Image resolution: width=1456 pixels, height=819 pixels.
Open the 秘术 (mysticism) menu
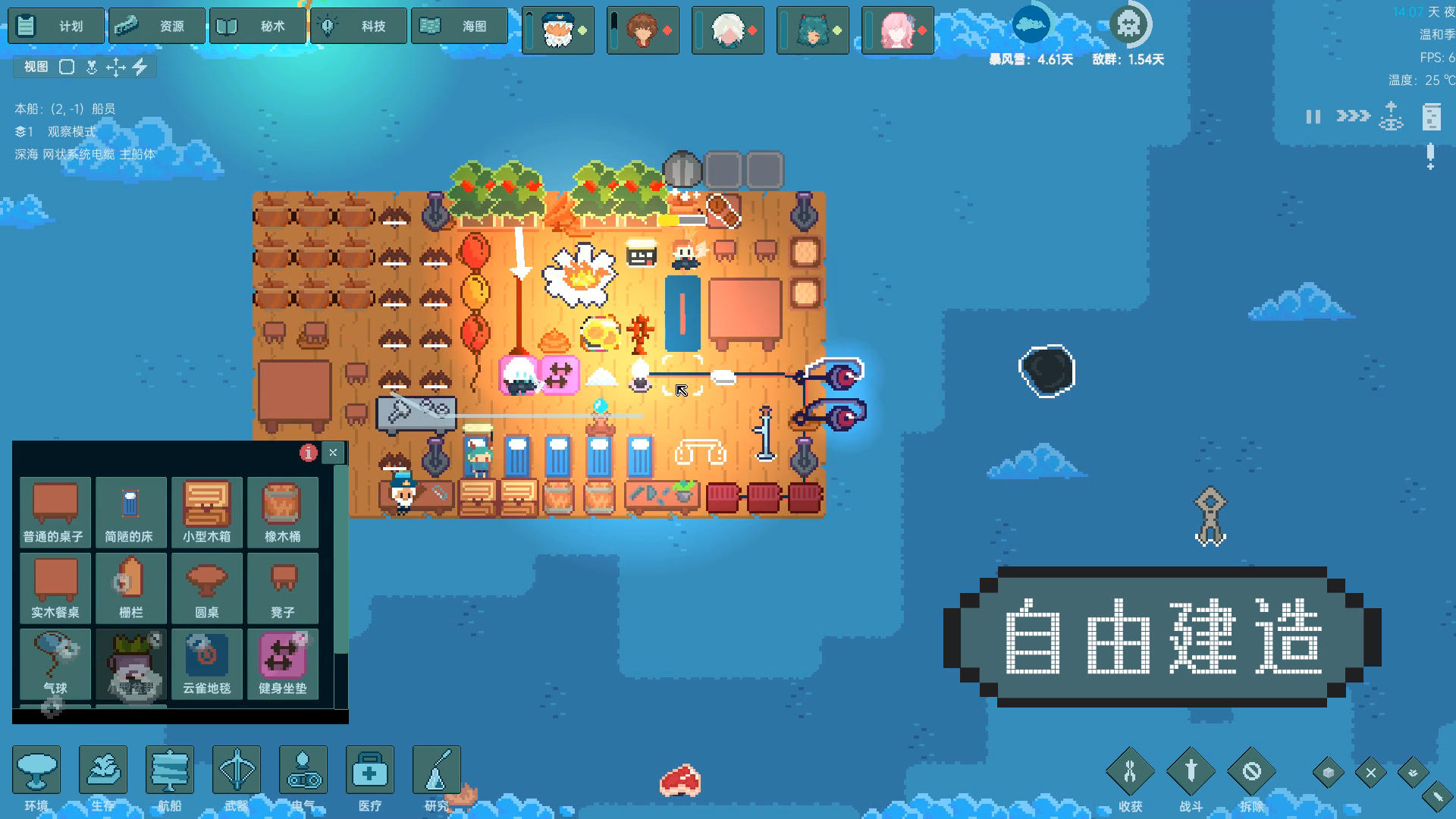[x=258, y=25]
